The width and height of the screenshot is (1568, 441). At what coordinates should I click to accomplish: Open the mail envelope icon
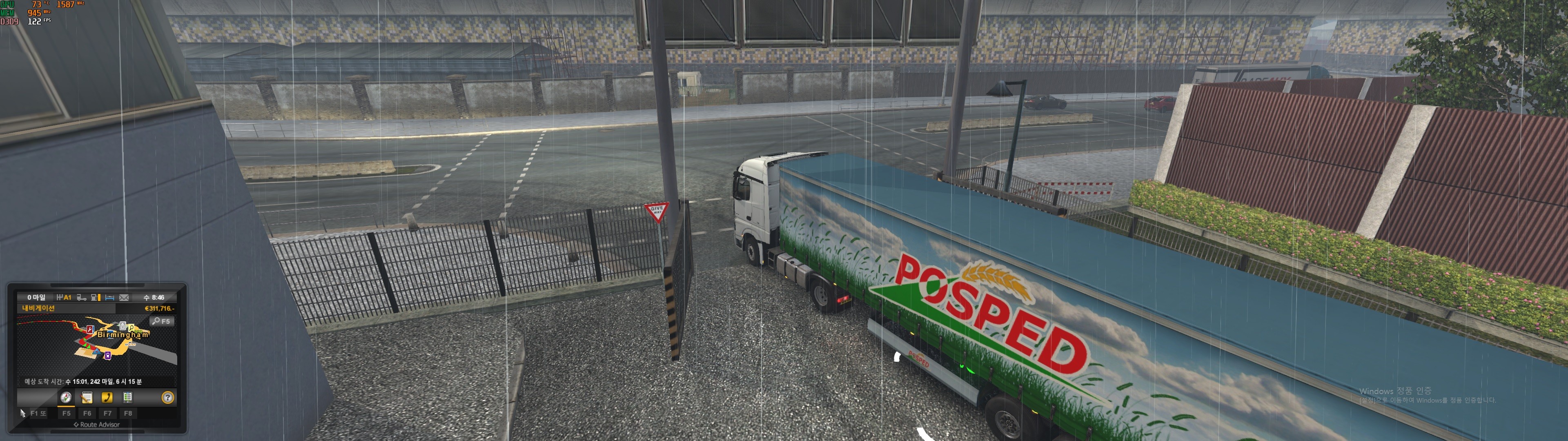tap(124, 298)
